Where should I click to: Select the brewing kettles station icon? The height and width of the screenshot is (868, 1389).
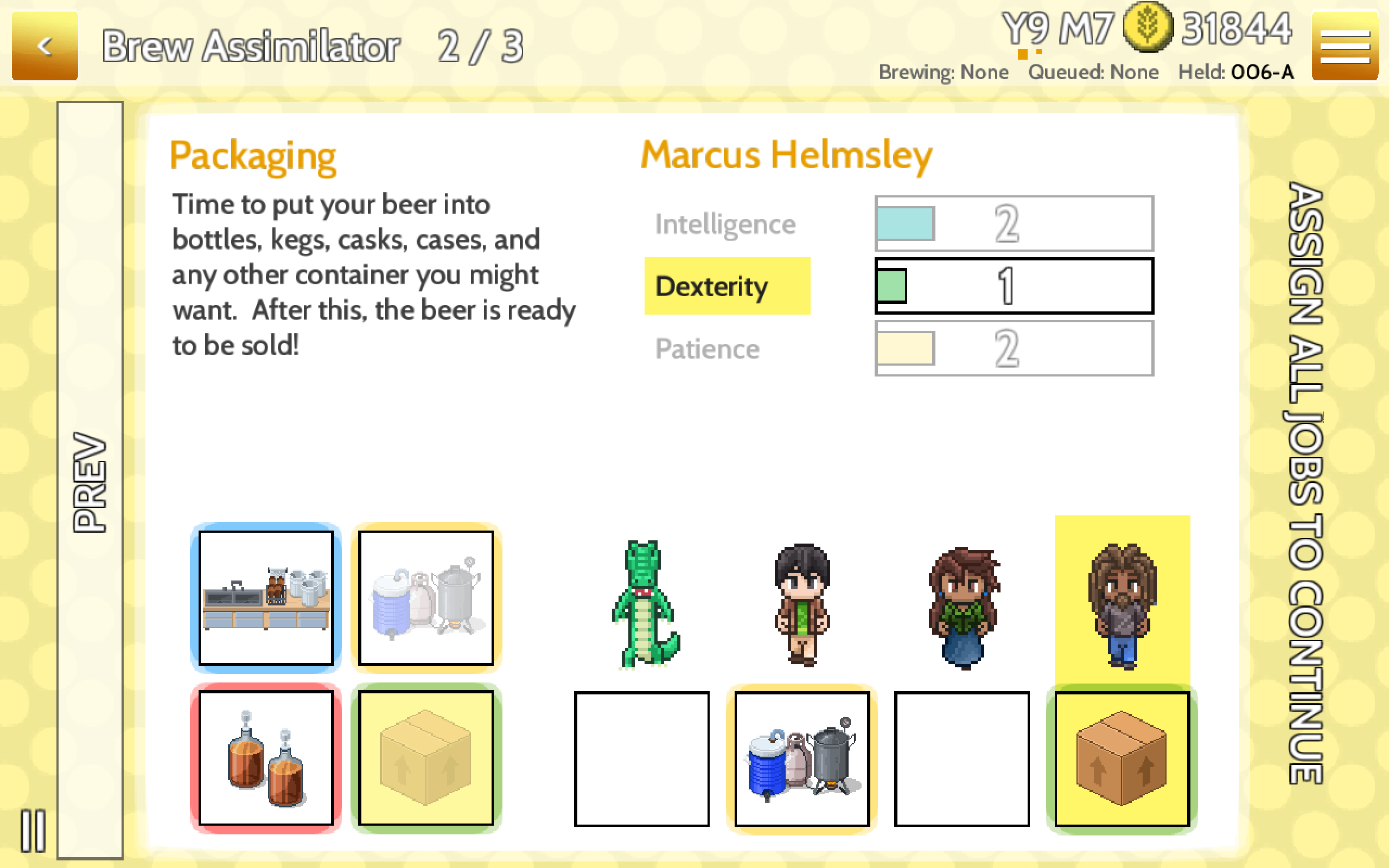click(426, 597)
